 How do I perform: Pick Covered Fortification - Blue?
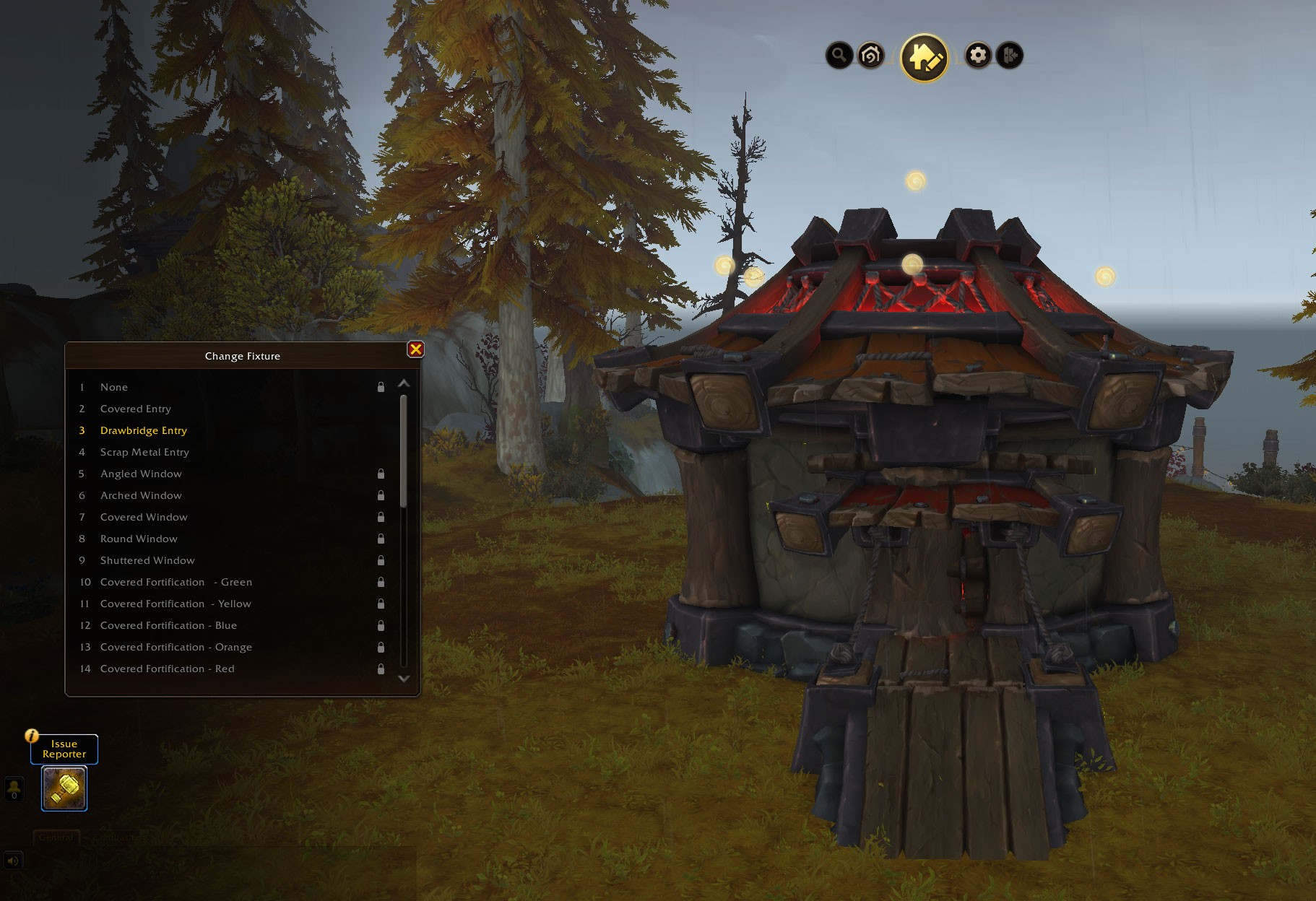pyautogui.click(x=168, y=625)
